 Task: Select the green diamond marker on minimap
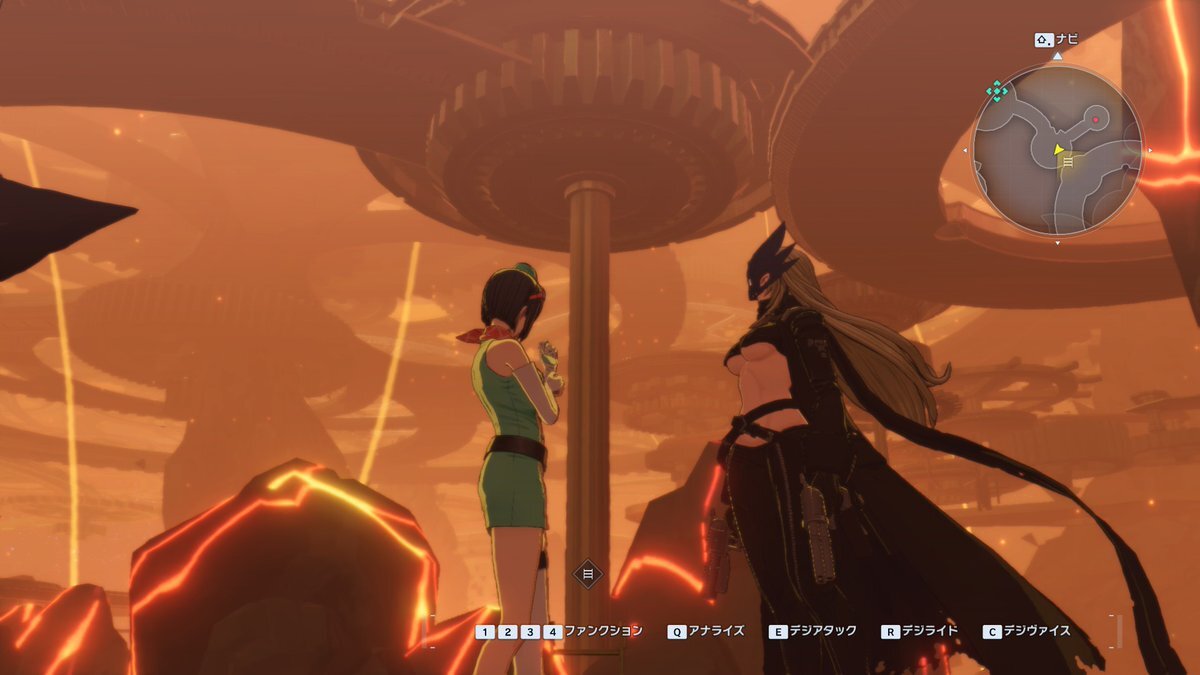pyautogui.click(x=996, y=91)
